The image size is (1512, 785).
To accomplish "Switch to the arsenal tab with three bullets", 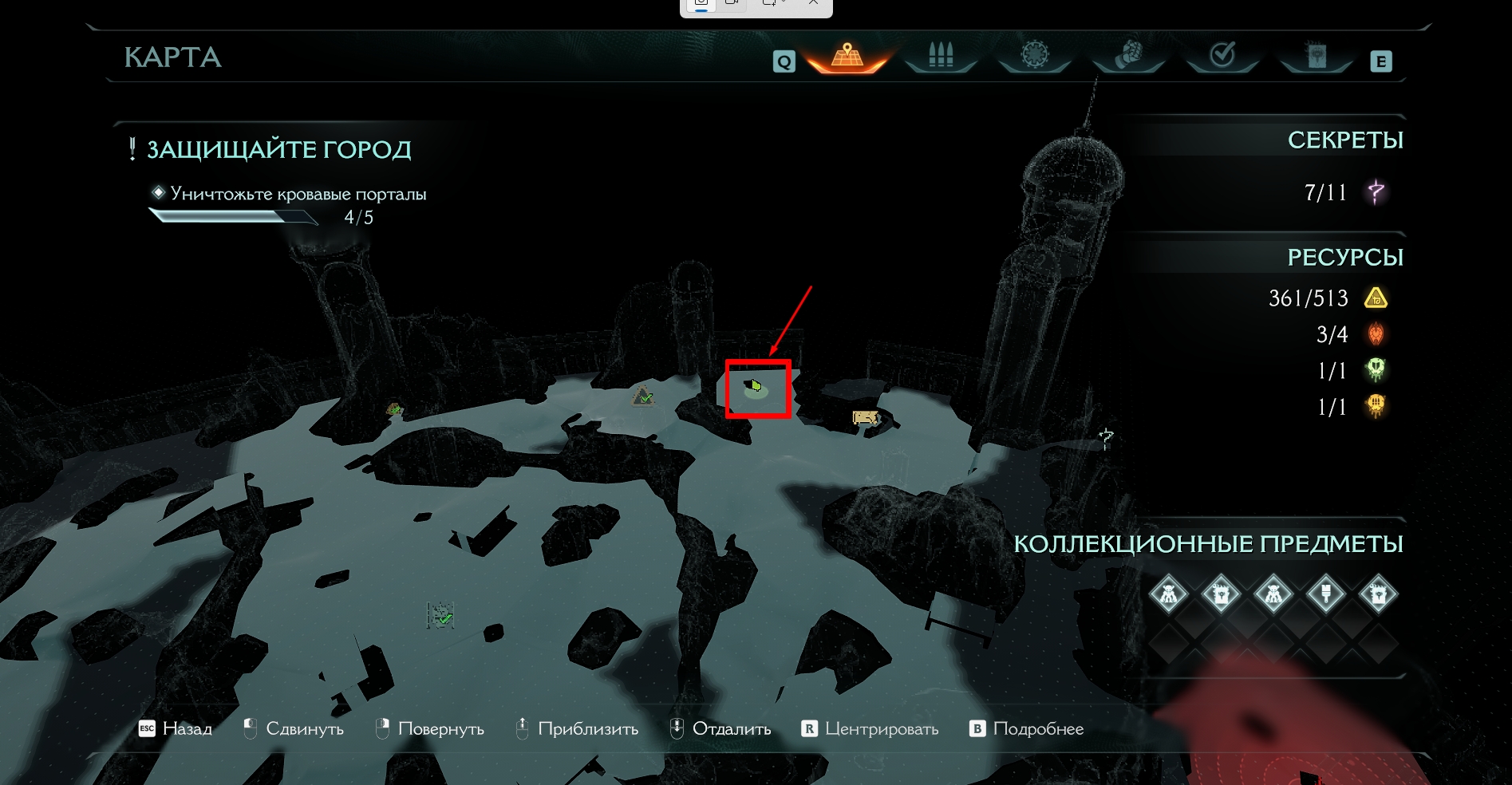I will (941, 55).
